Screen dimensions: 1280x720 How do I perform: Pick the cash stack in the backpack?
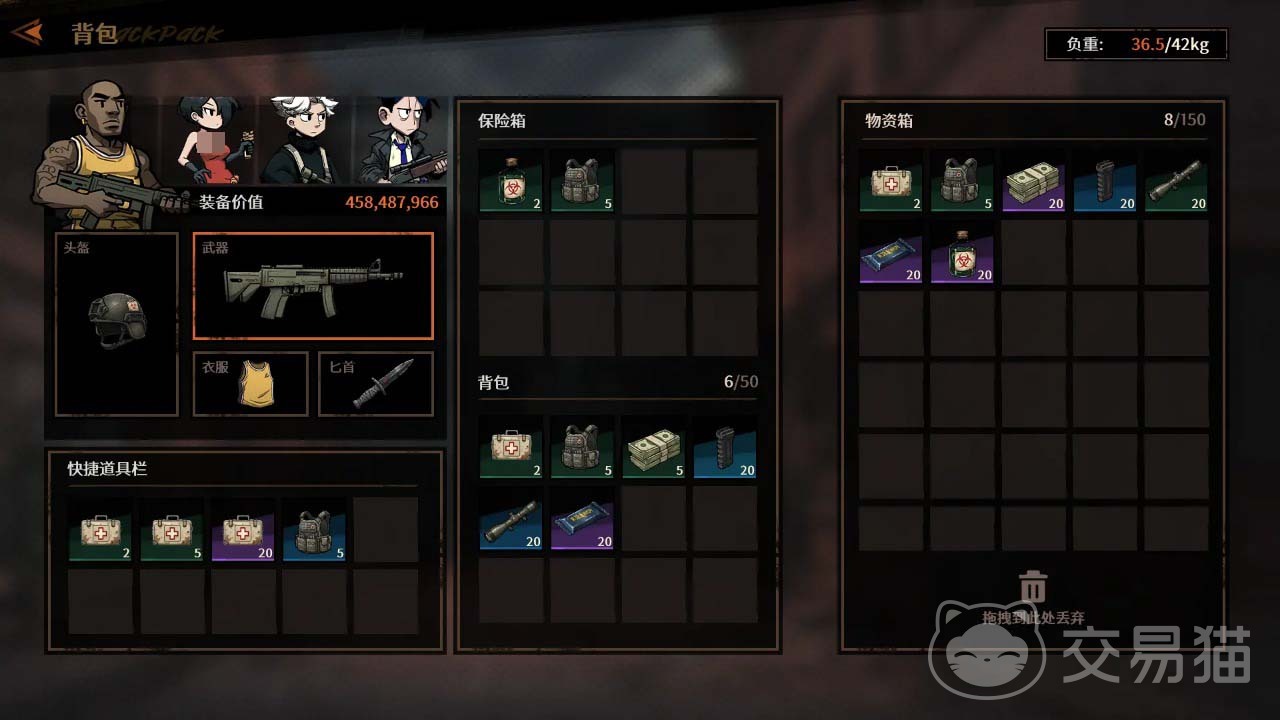pos(654,448)
